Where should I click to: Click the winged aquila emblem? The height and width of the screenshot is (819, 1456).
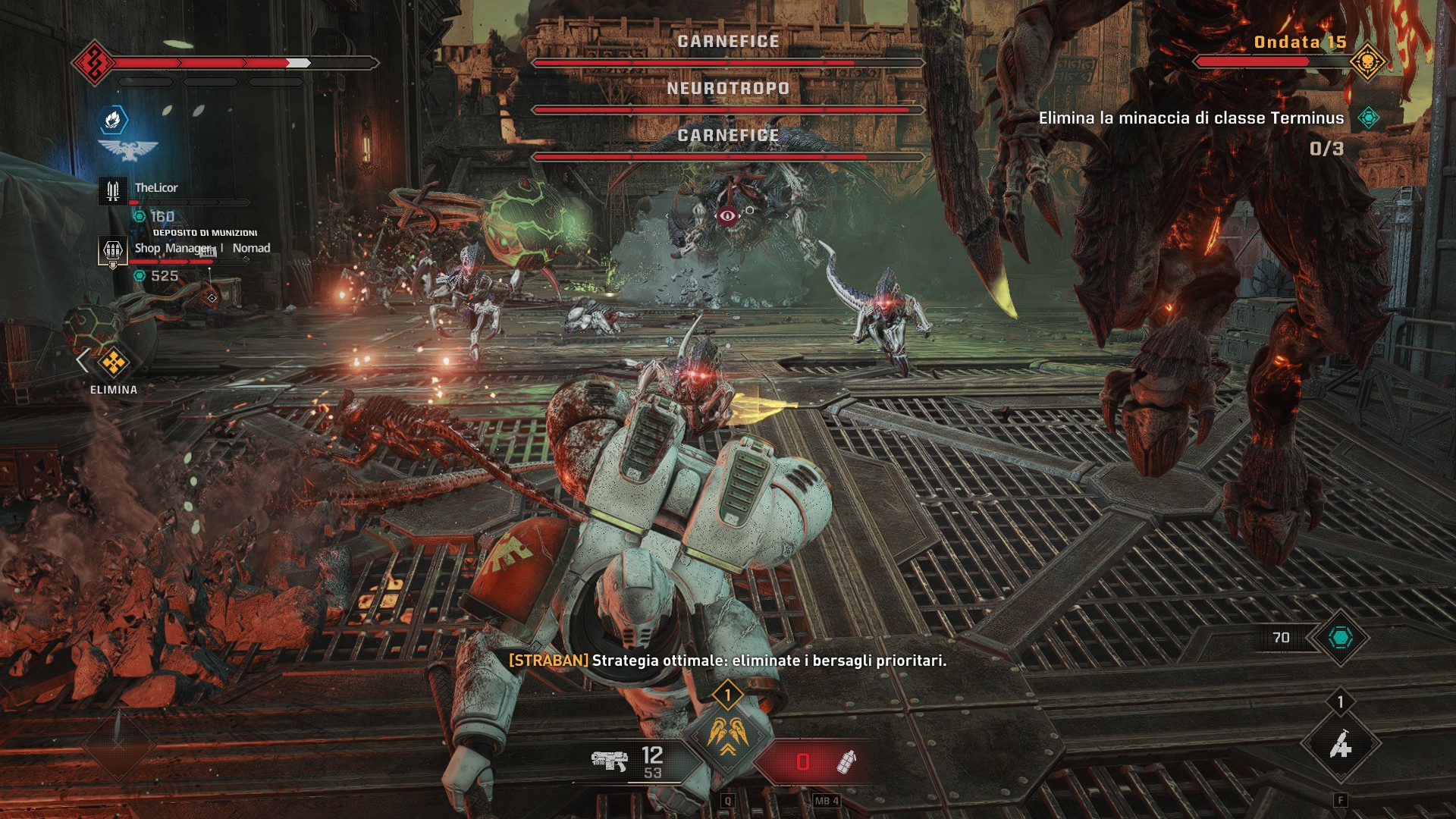(x=127, y=149)
